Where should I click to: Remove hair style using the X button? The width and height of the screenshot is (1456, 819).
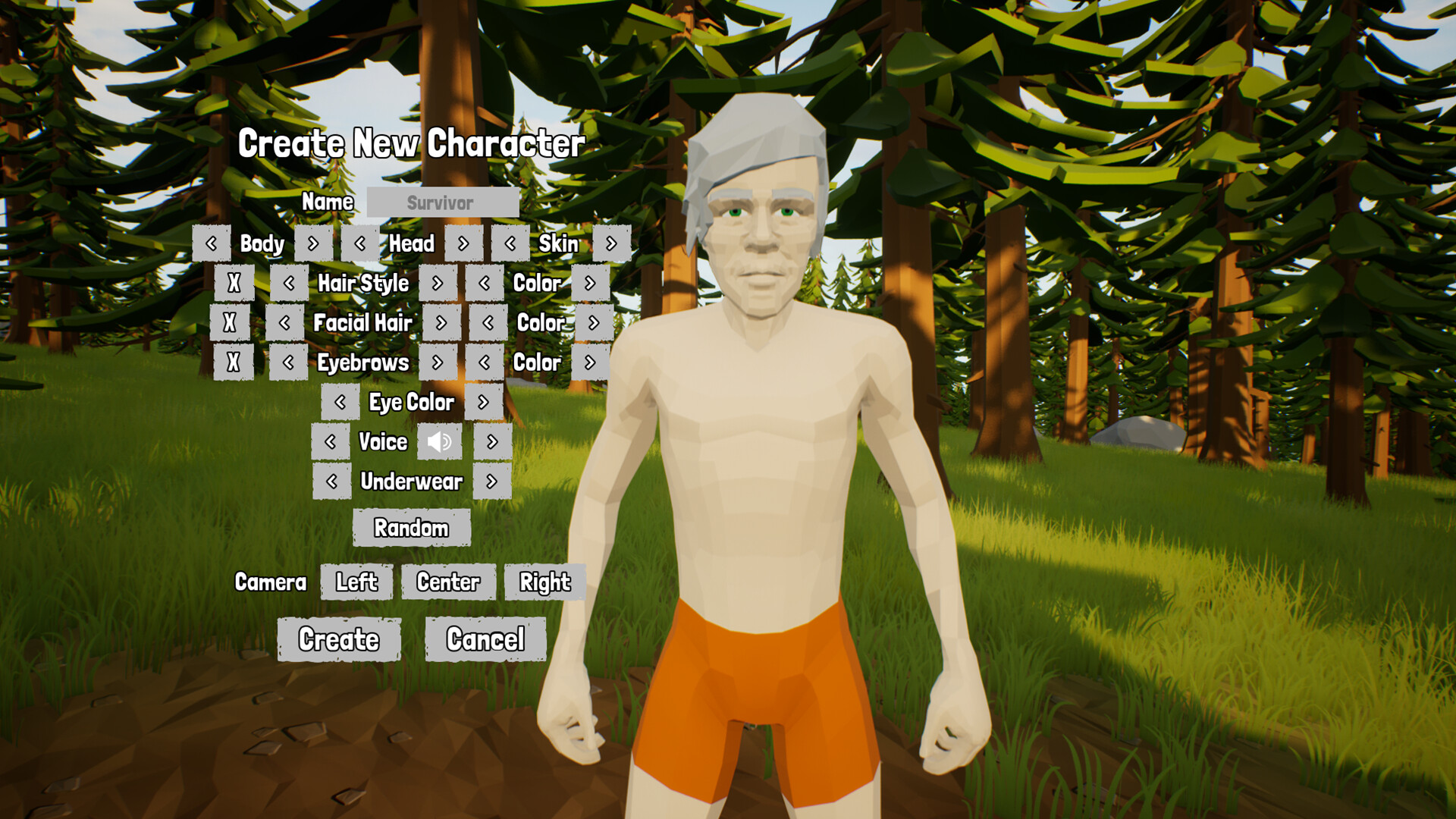[234, 284]
